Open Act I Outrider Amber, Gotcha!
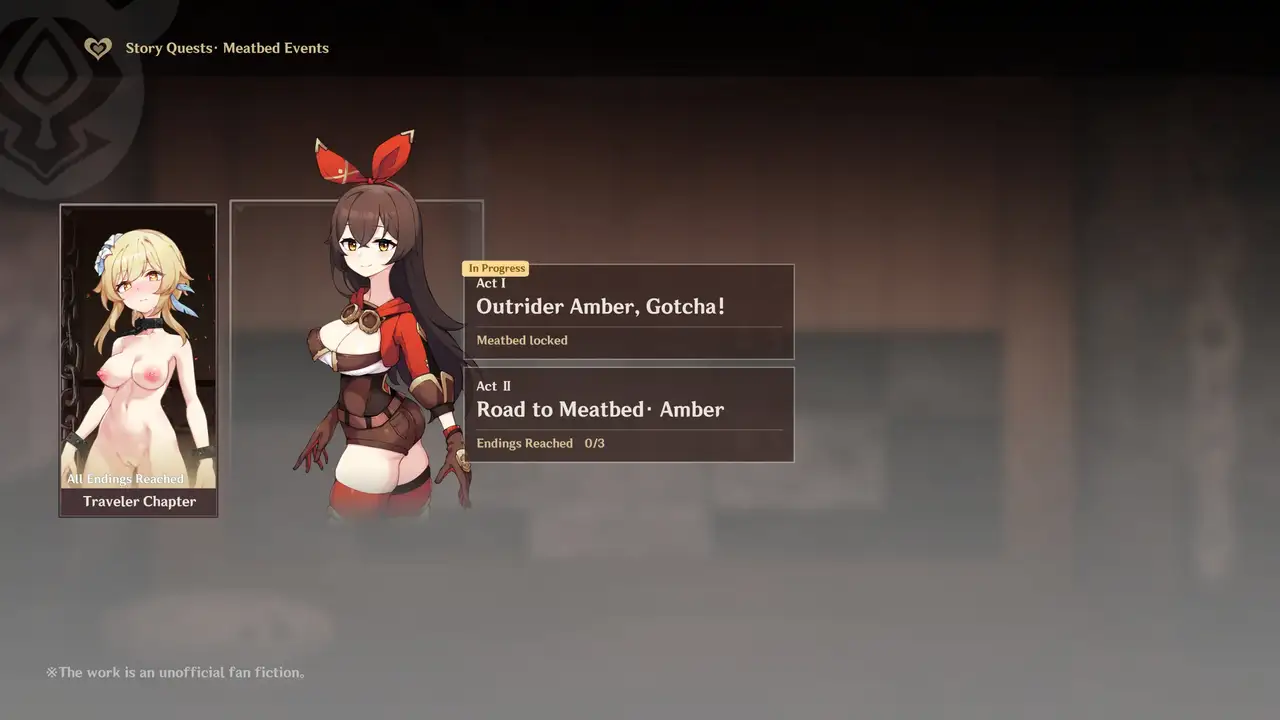This screenshot has height=720, width=1280. click(629, 312)
